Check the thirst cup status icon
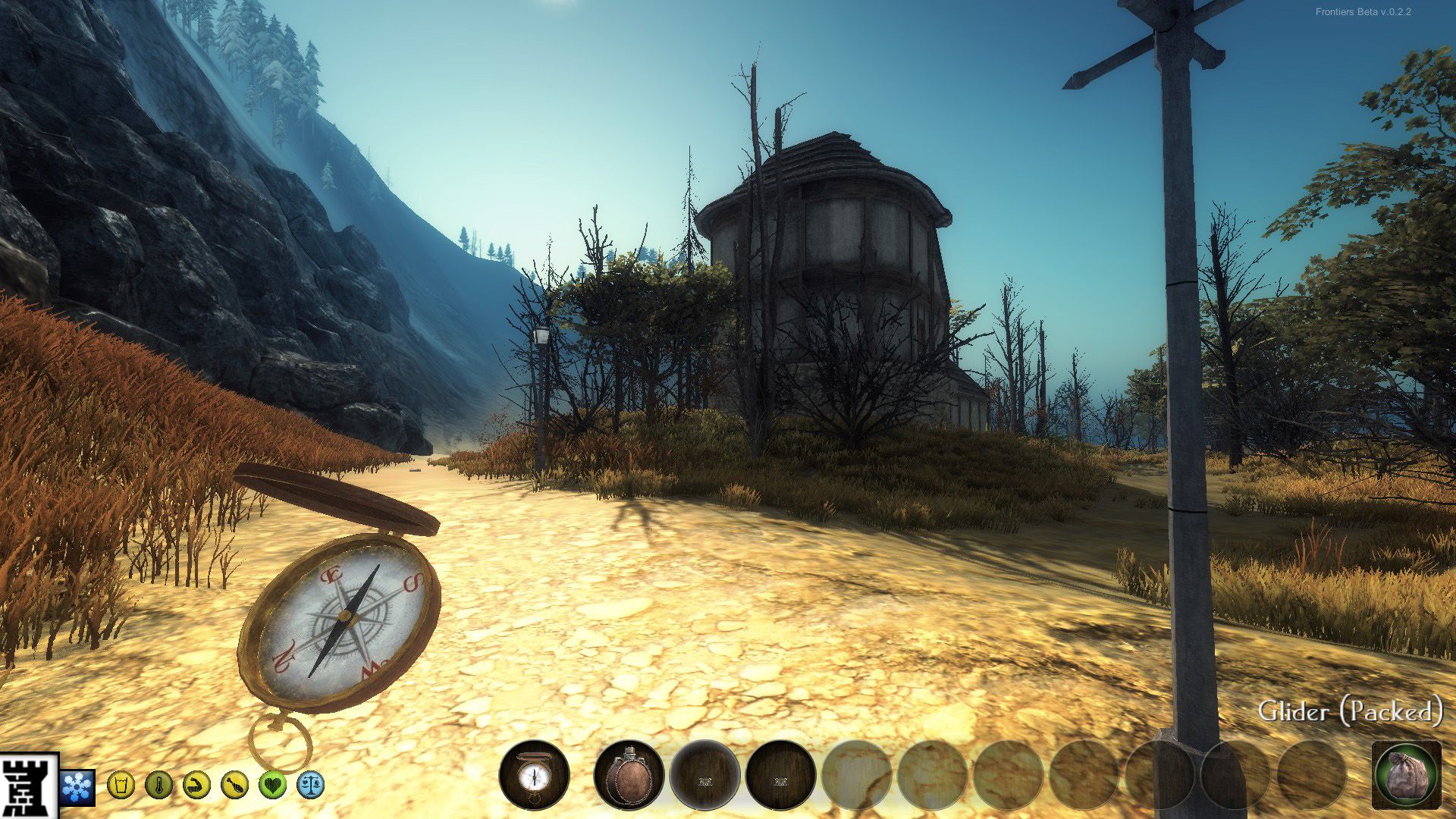1456x819 pixels. (121, 784)
